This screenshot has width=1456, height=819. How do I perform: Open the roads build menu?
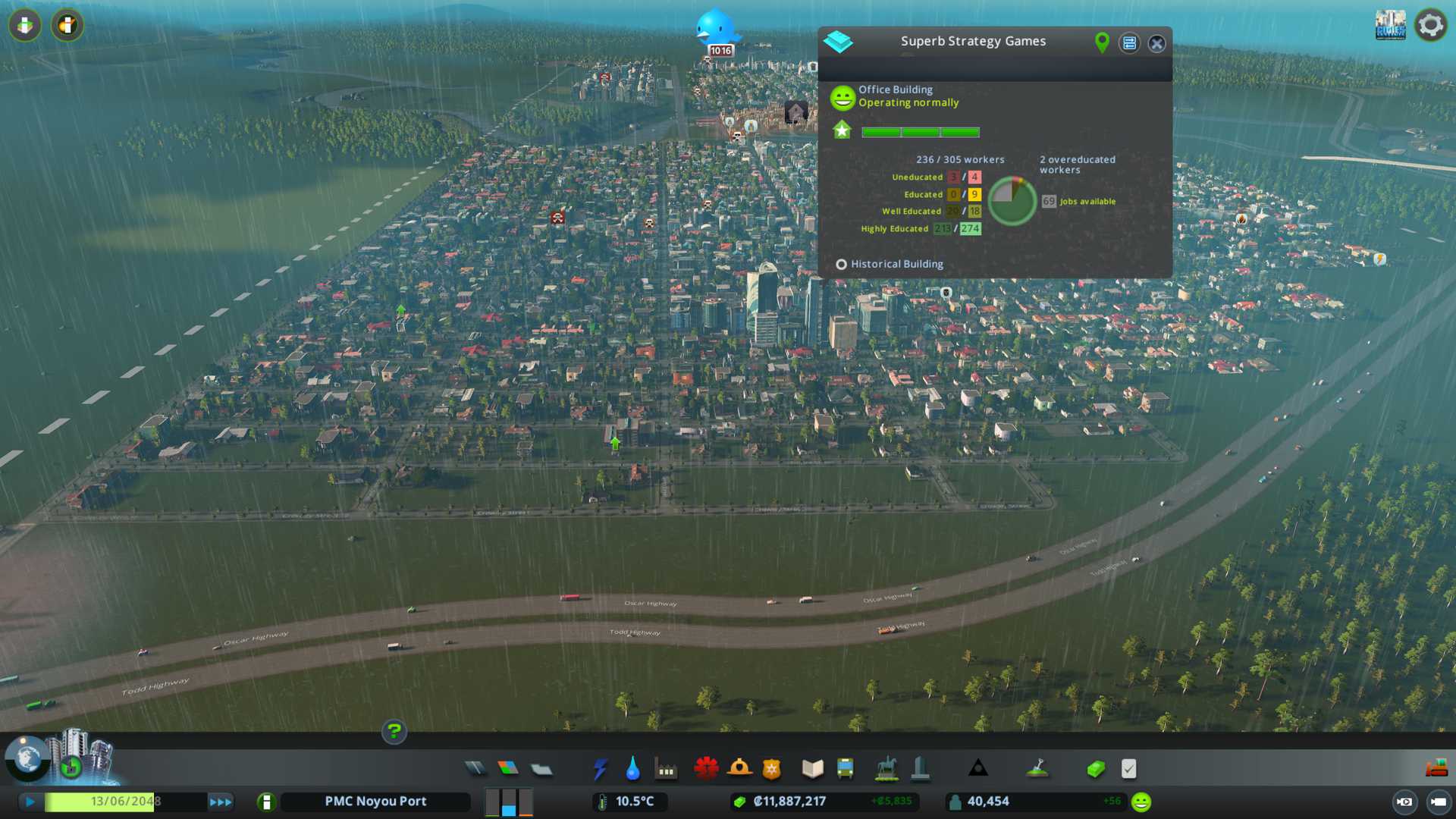[x=475, y=769]
